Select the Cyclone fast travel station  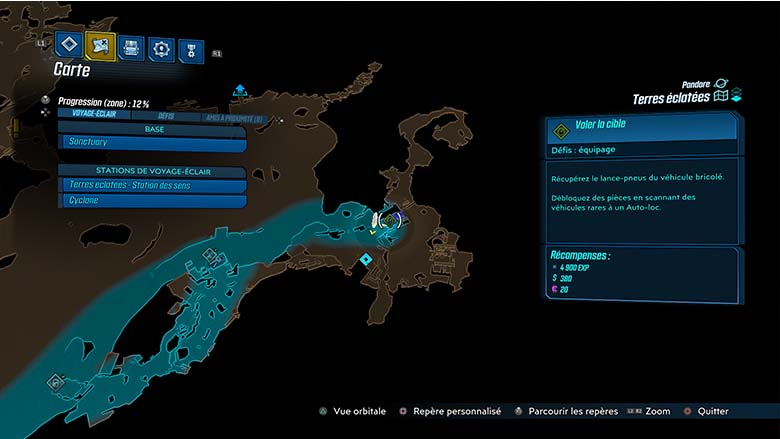[x=153, y=201]
